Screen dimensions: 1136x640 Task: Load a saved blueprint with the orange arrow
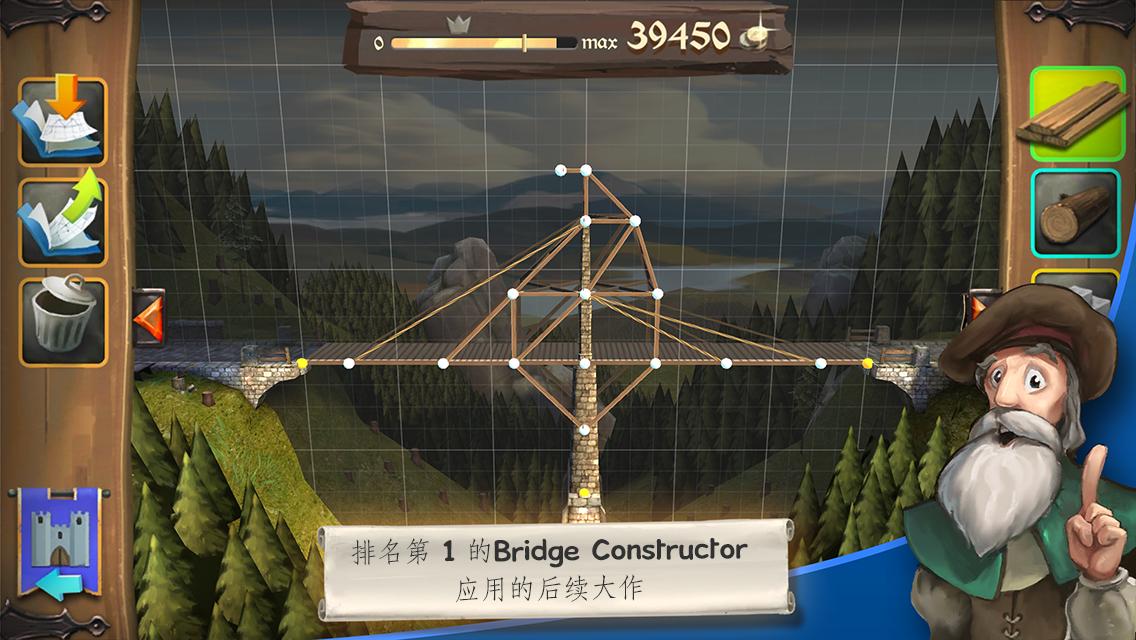point(62,122)
